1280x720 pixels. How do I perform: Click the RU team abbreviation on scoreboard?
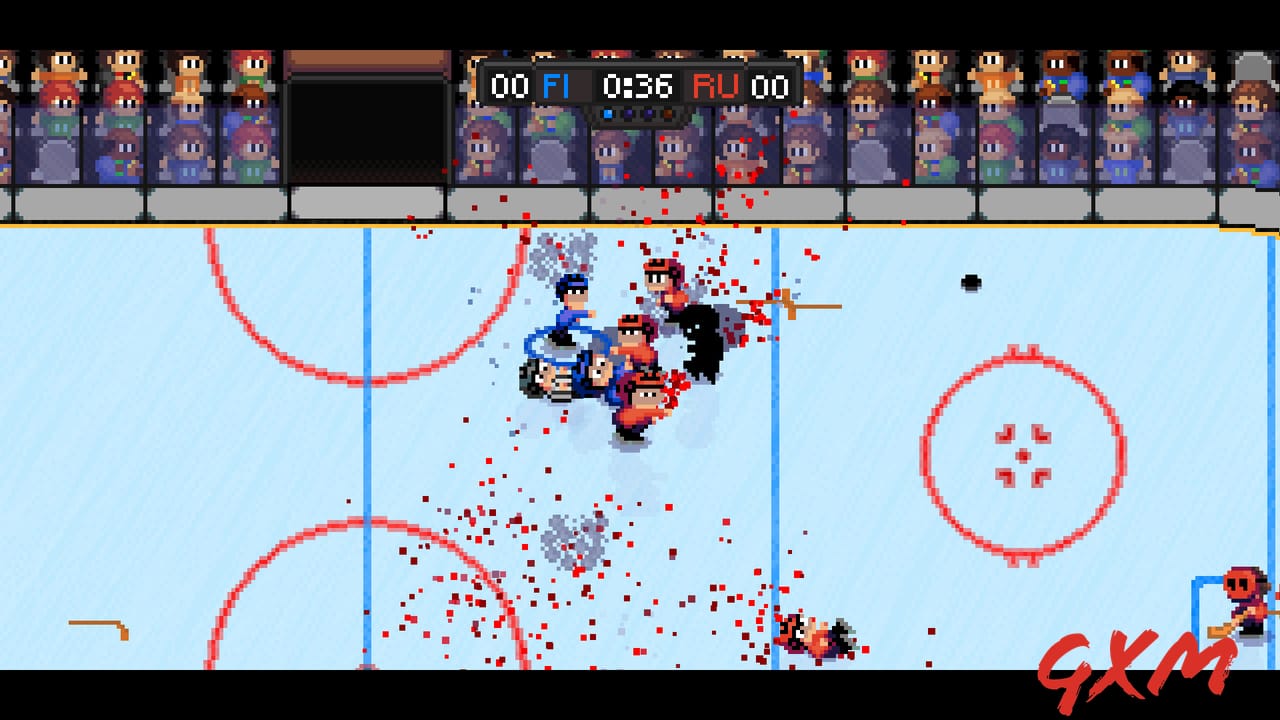714,86
